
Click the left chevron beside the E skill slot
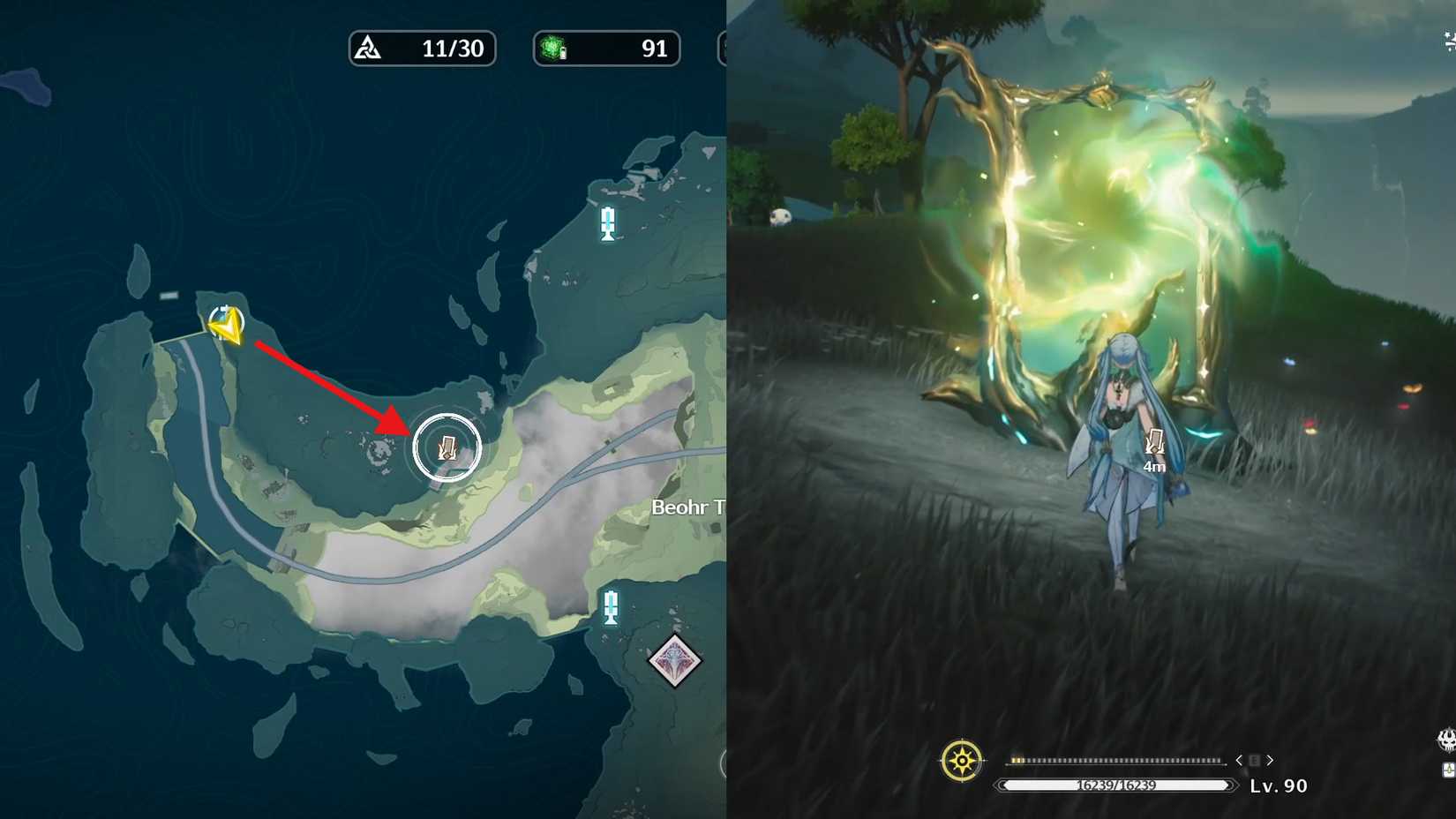1239,760
